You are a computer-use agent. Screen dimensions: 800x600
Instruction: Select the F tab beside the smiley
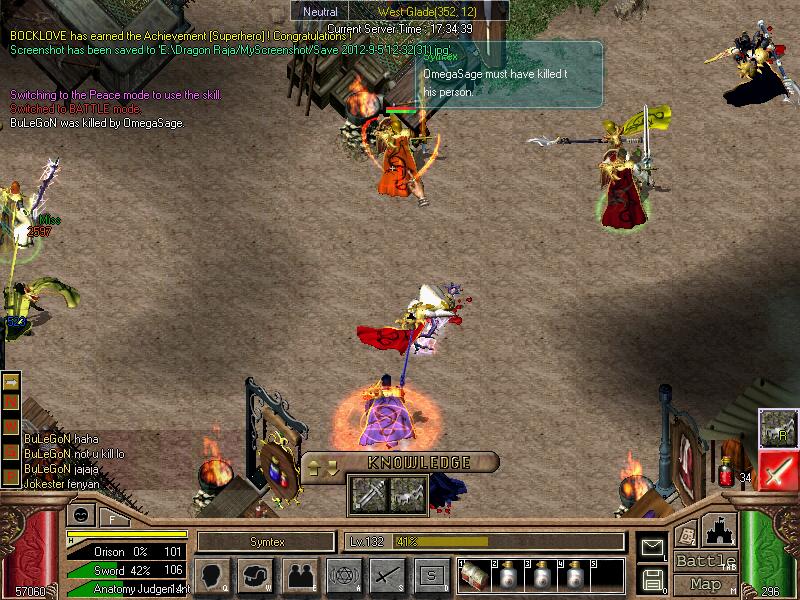pos(110,516)
